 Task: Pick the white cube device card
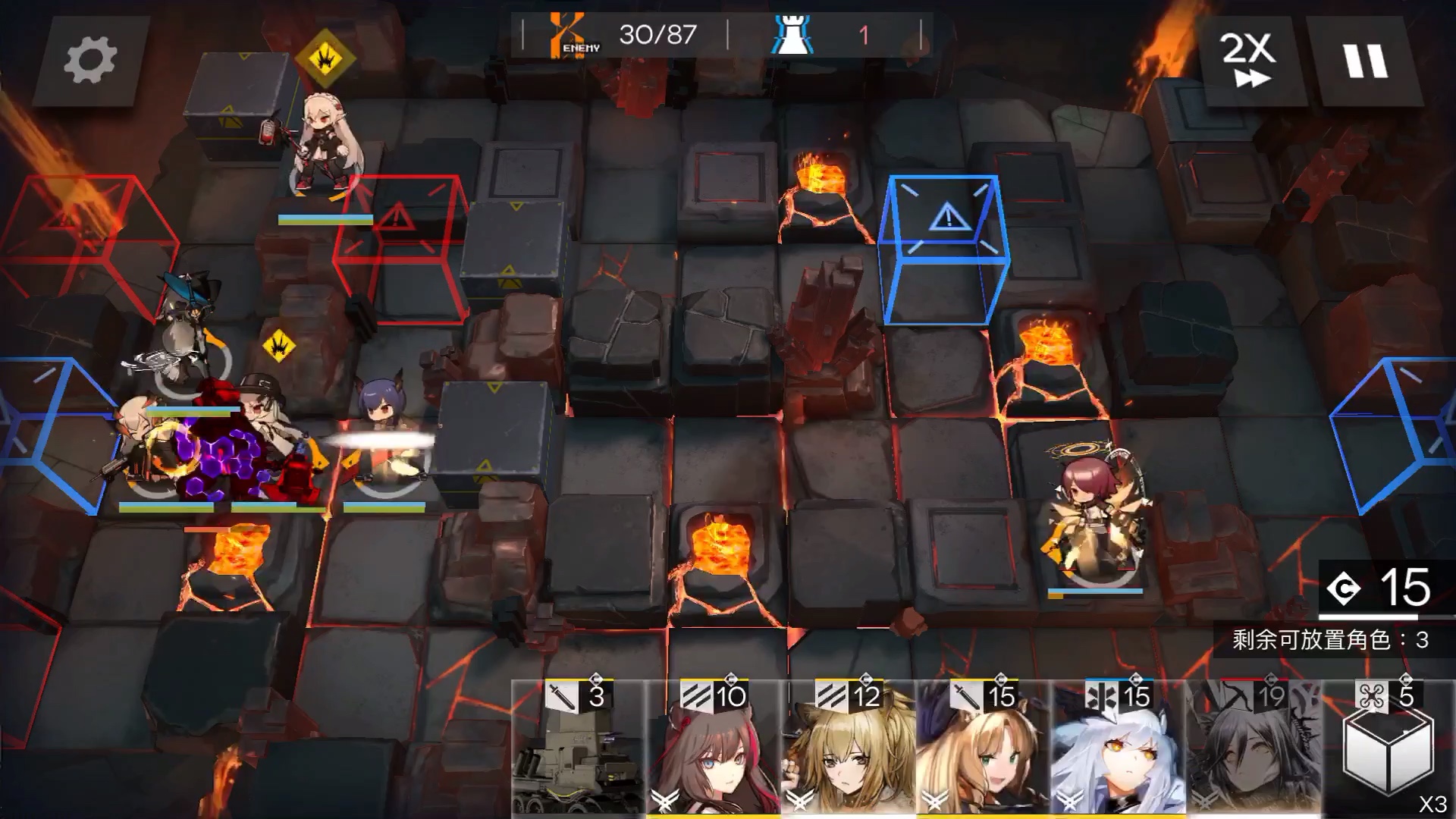1388,747
